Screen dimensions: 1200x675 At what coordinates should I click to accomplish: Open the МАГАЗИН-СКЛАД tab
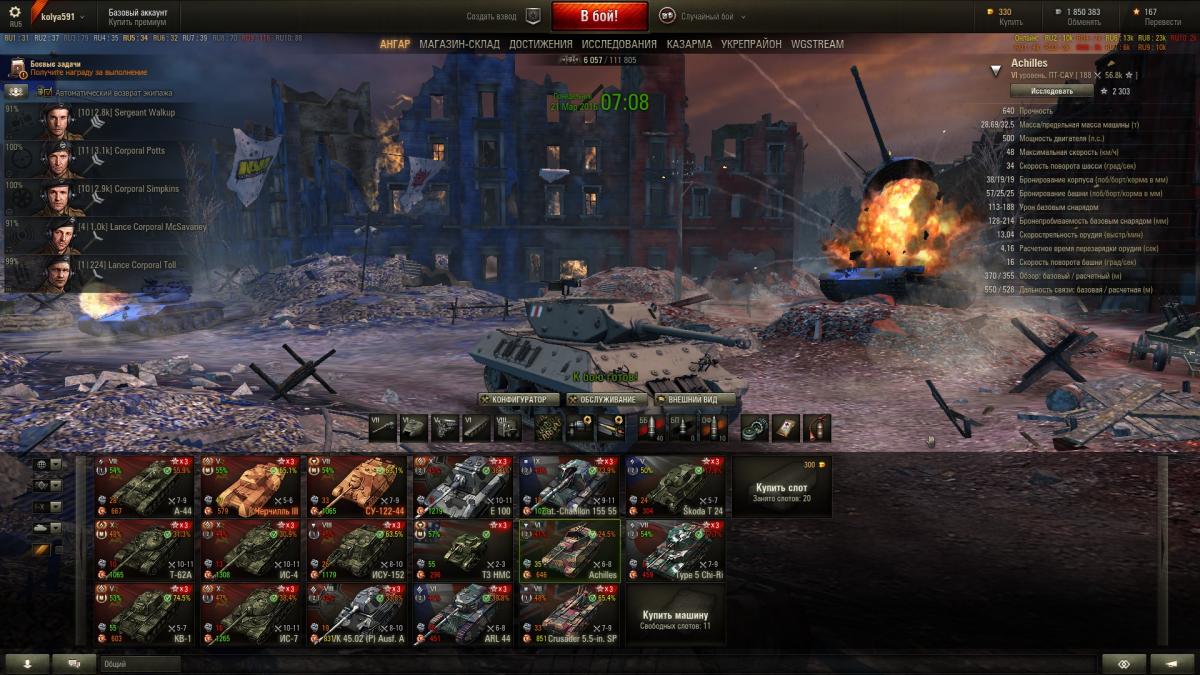click(x=460, y=44)
